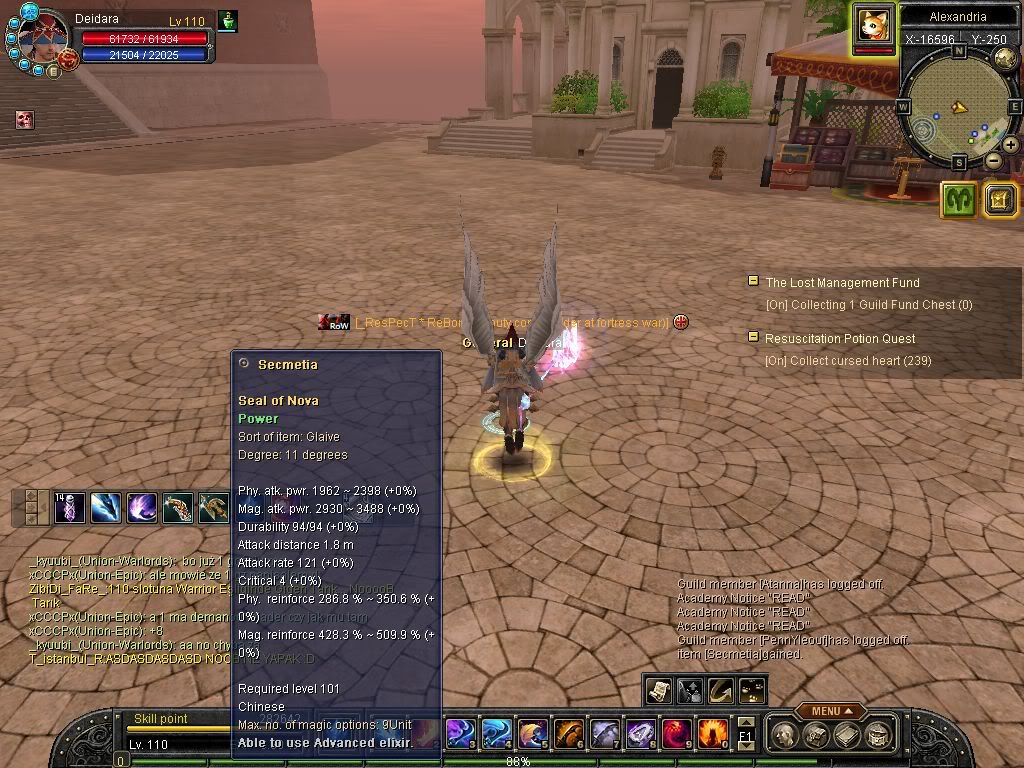Switch hotbar page with the up arrow

pyautogui.click(x=746, y=722)
